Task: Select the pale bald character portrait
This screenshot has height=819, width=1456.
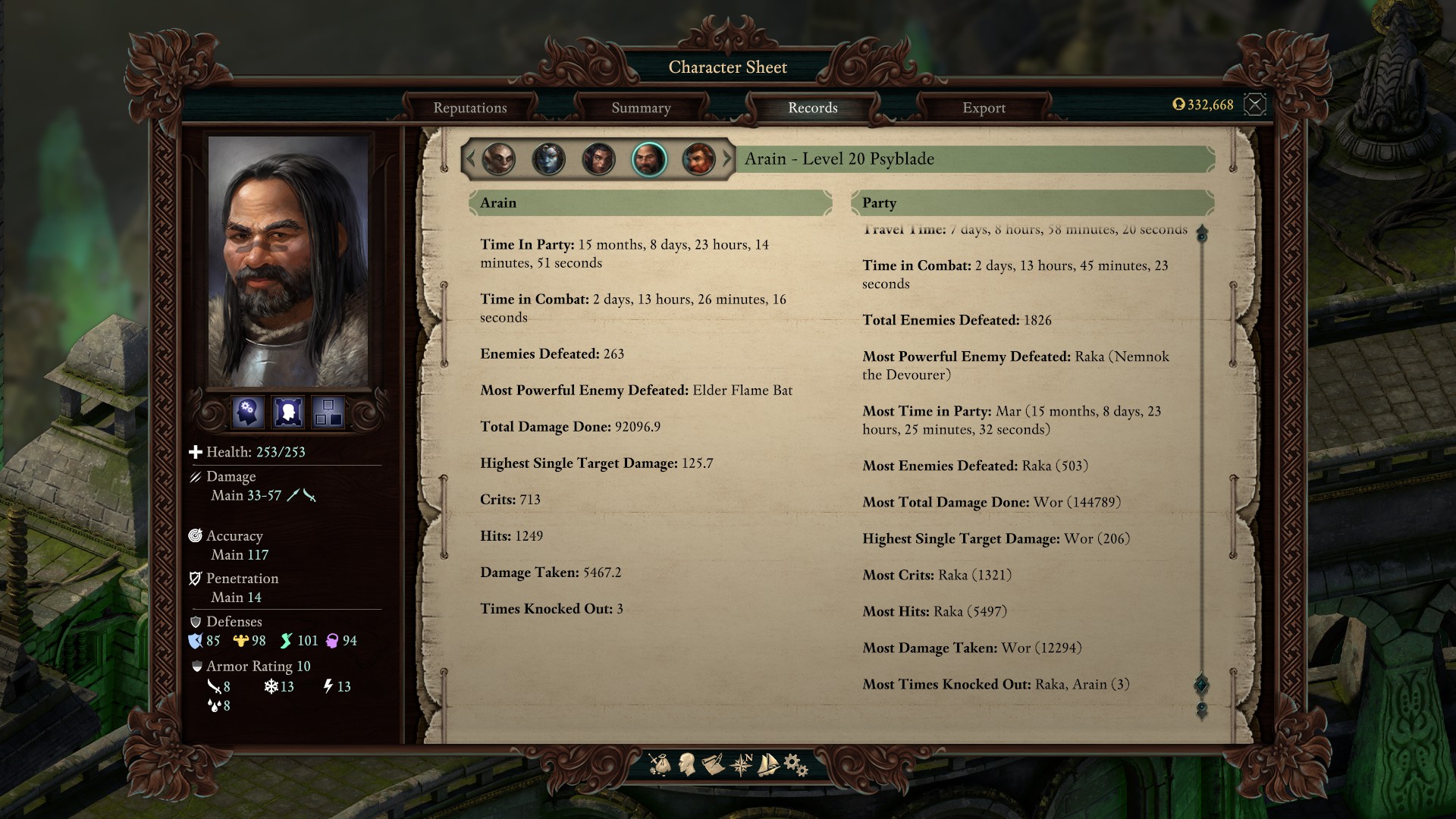Action: pos(499,159)
